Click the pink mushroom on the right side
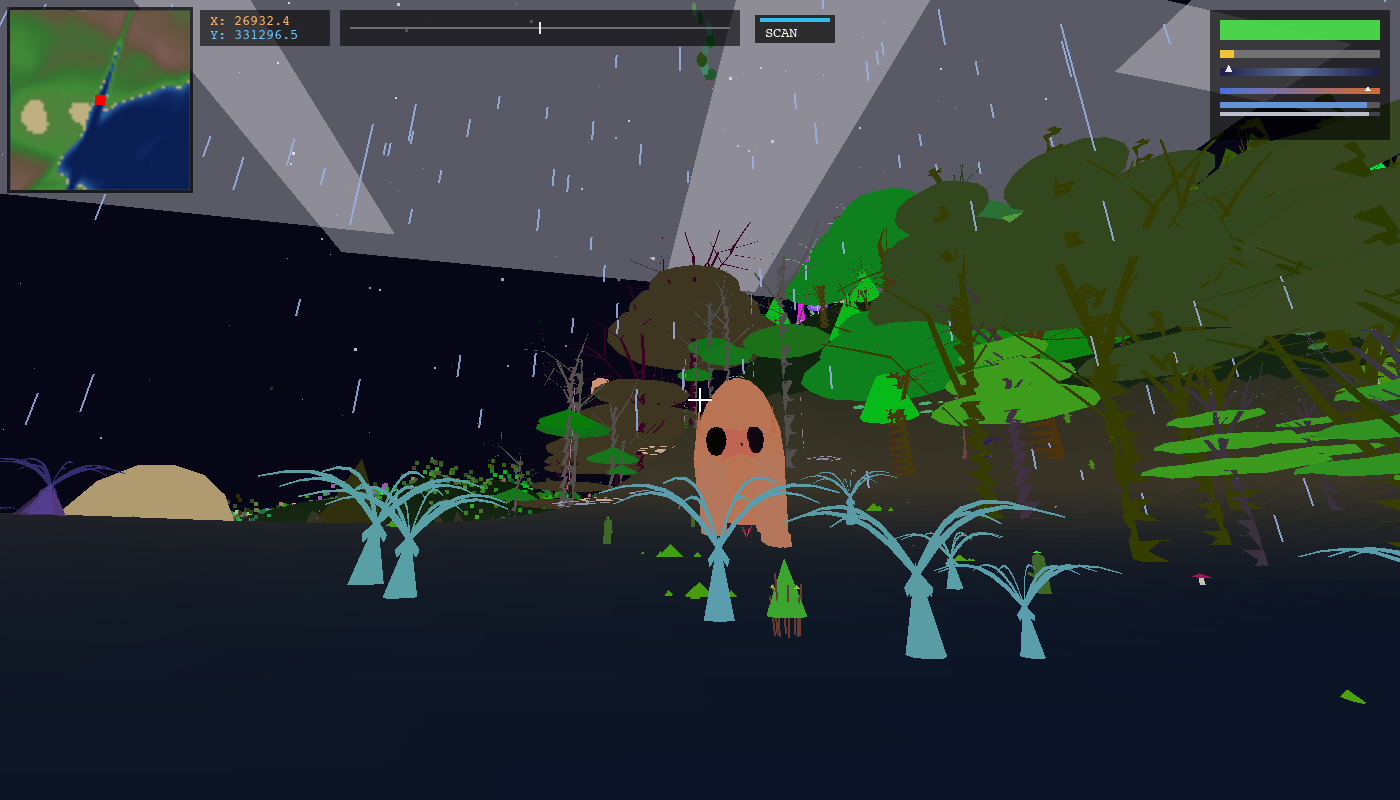Screen dimensions: 1400x800 (x=1202, y=577)
